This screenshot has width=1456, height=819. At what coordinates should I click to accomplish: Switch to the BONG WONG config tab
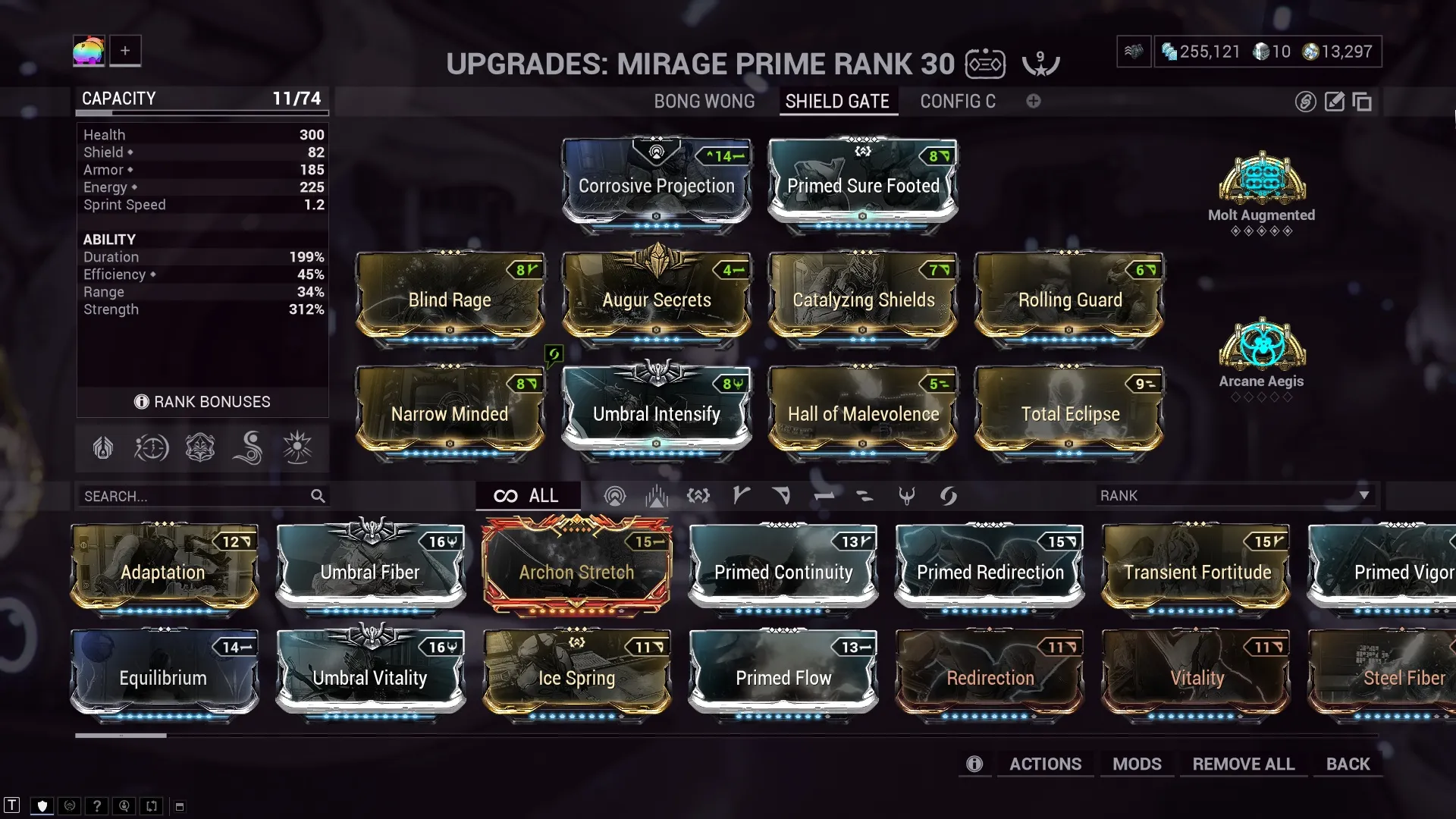point(704,102)
